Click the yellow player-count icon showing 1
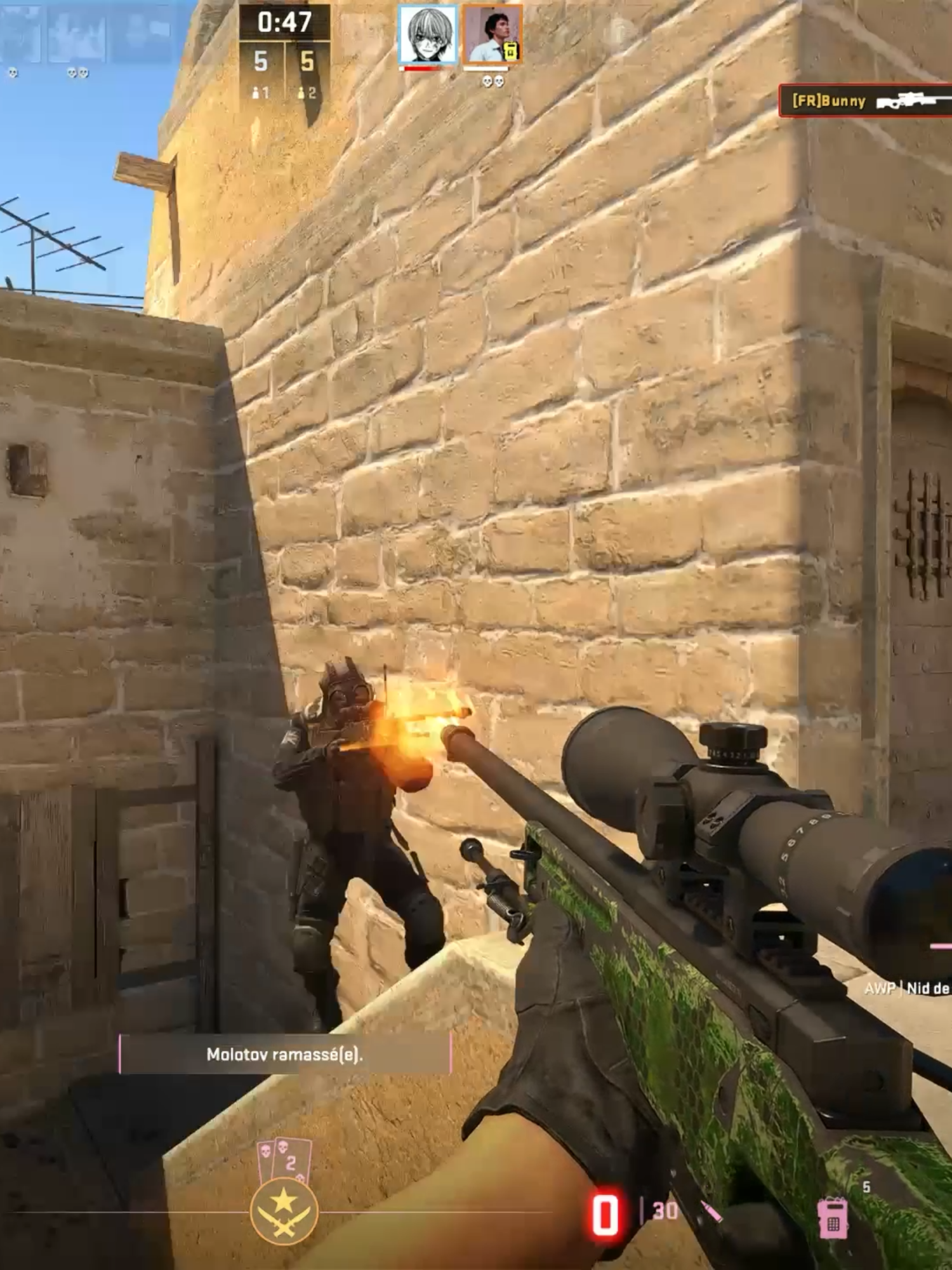The image size is (952, 1270). click(x=262, y=92)
